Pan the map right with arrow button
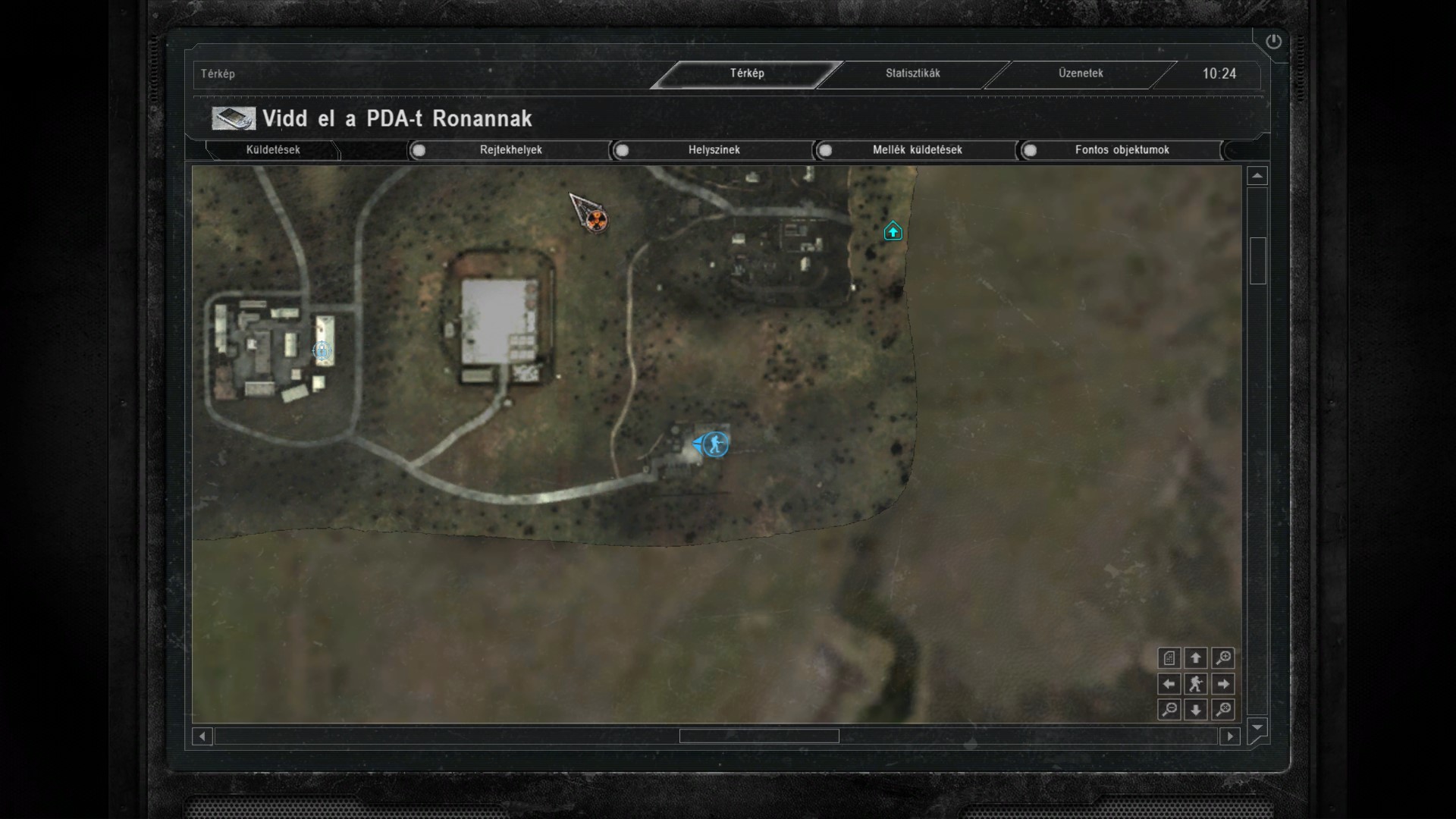Viewport: 1456px width, 819px height. [1222, 684]
